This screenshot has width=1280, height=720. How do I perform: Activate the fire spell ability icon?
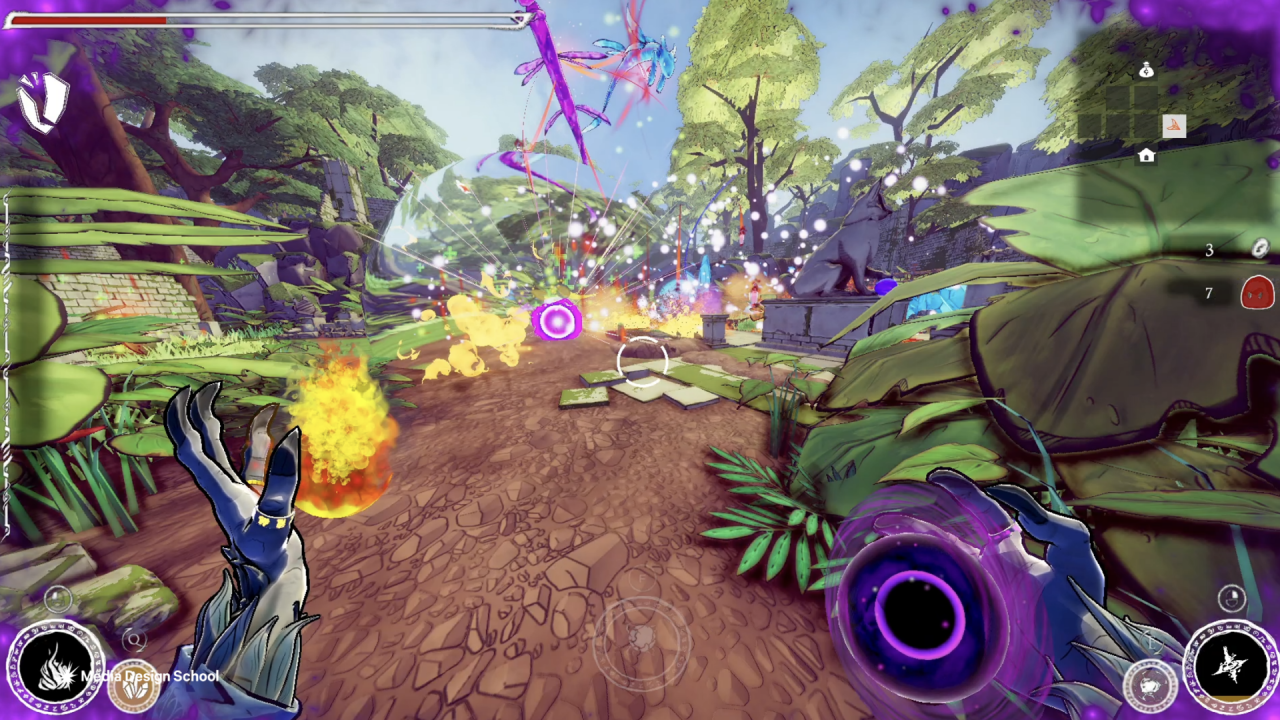coord(55,668)
